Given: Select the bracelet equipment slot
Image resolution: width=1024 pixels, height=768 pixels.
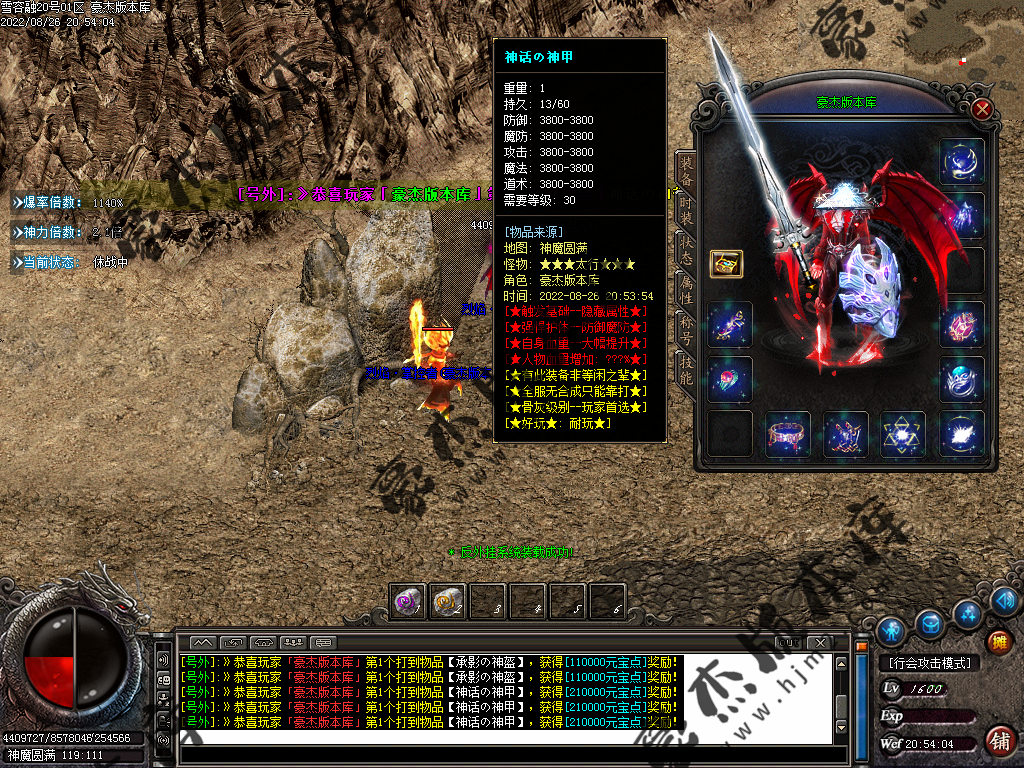Looking at the screenshot, I should coord(787,434).
